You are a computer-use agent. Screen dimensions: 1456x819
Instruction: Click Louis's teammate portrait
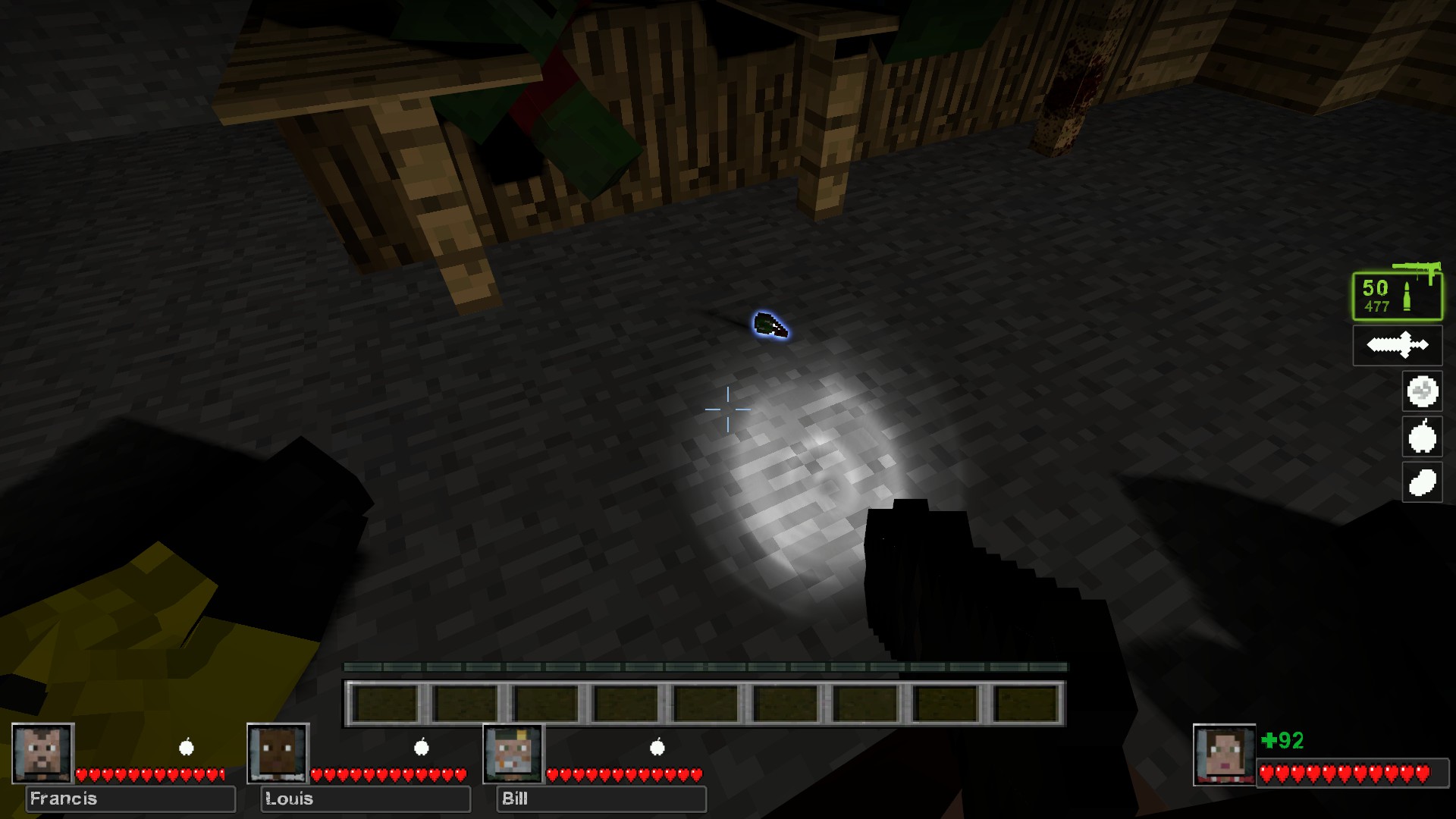point(278,753)
